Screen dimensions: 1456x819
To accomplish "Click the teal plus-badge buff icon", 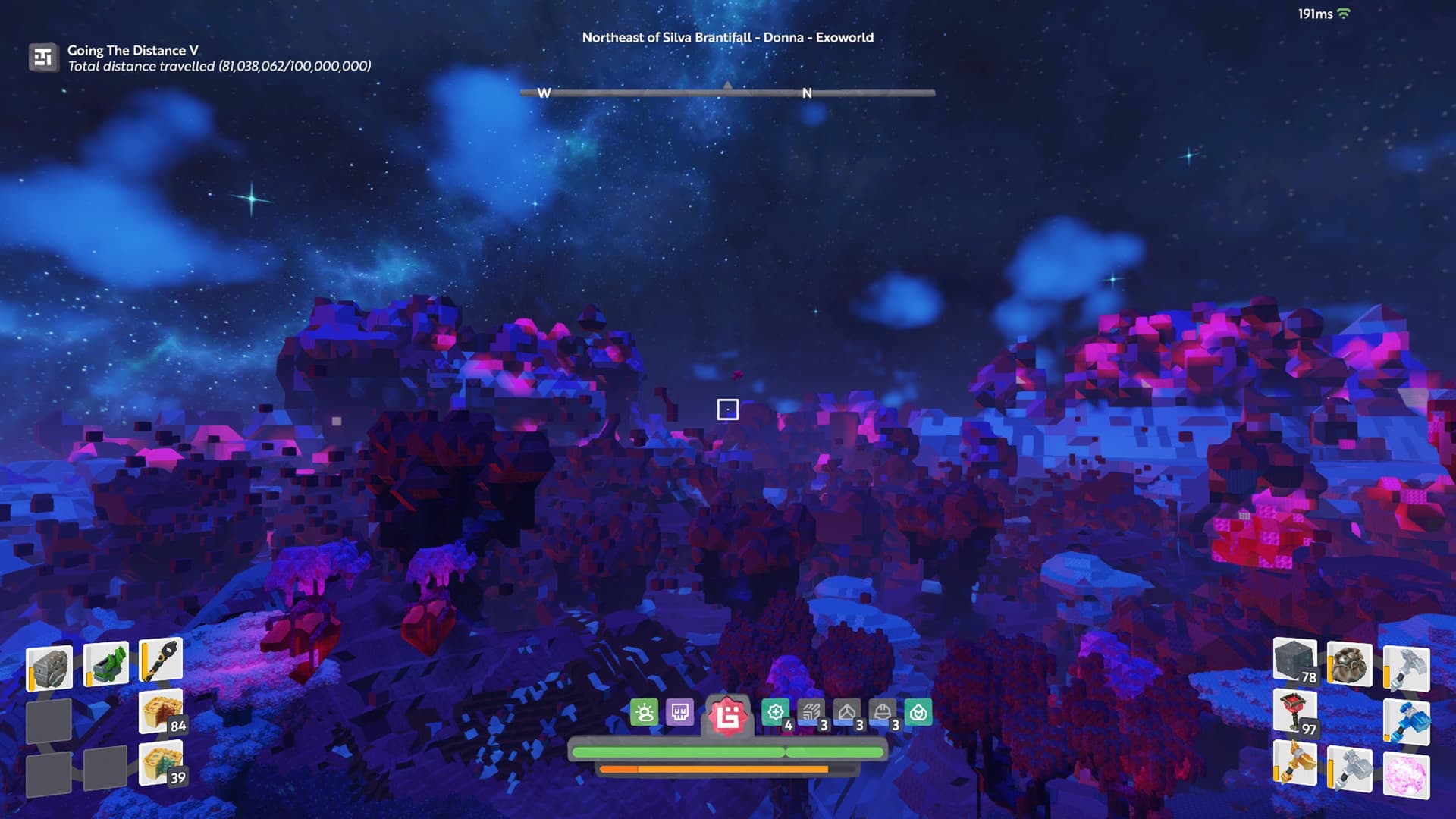I will click(x=775, y=713).
